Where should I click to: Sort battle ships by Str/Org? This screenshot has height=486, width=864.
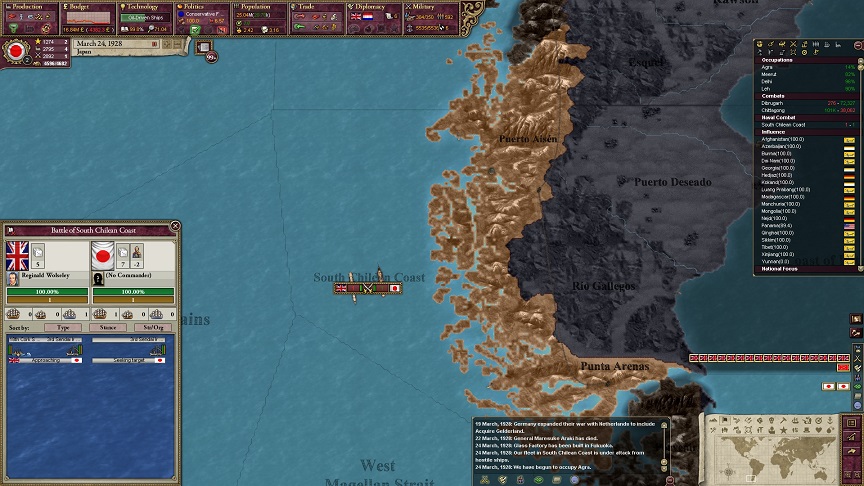point(153,327)
